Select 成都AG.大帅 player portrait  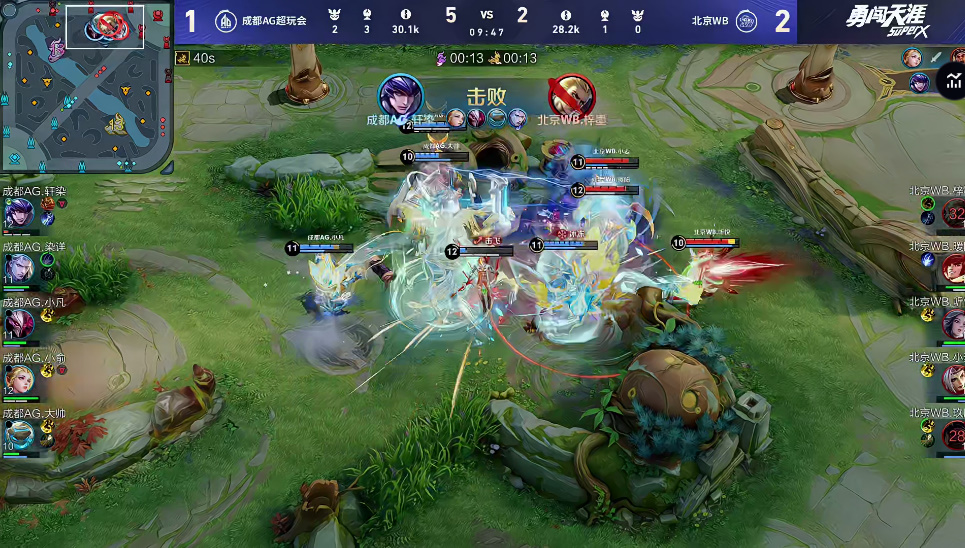pos(17,434)
